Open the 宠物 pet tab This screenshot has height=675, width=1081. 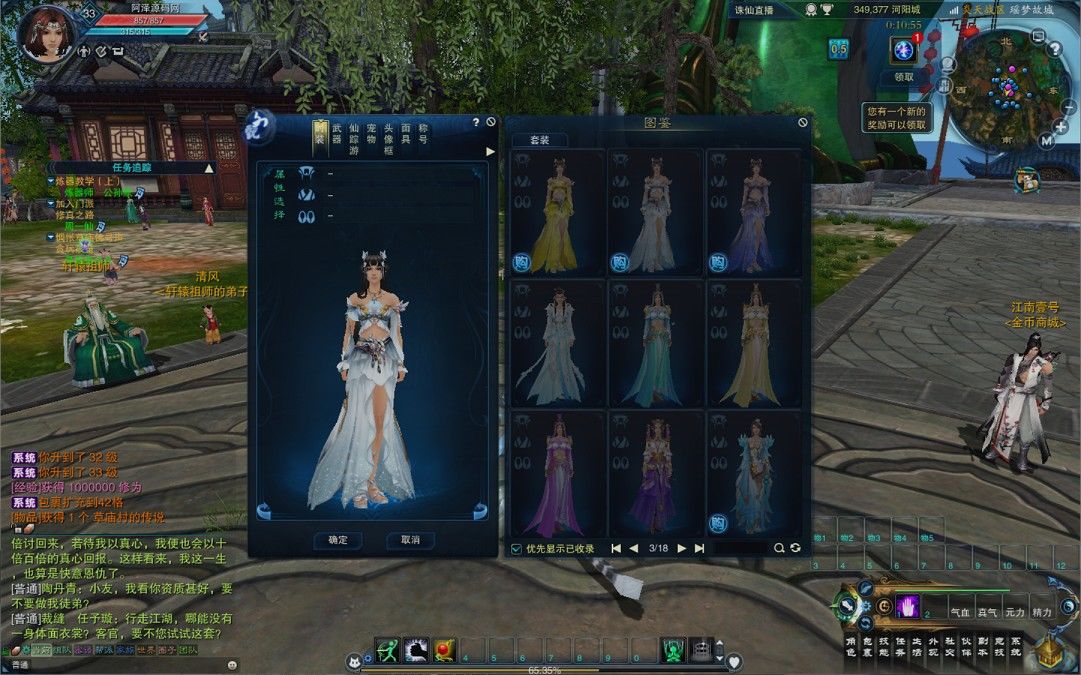pyautogui.click(x=371, y=139)
